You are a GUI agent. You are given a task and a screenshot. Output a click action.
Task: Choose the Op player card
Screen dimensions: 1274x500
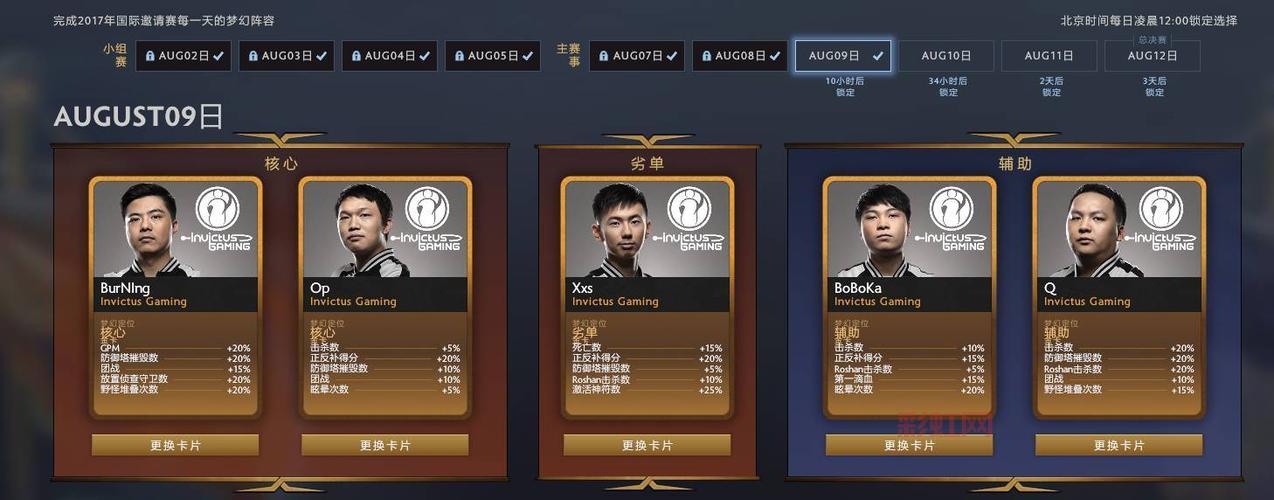click(x=385, y=297)
